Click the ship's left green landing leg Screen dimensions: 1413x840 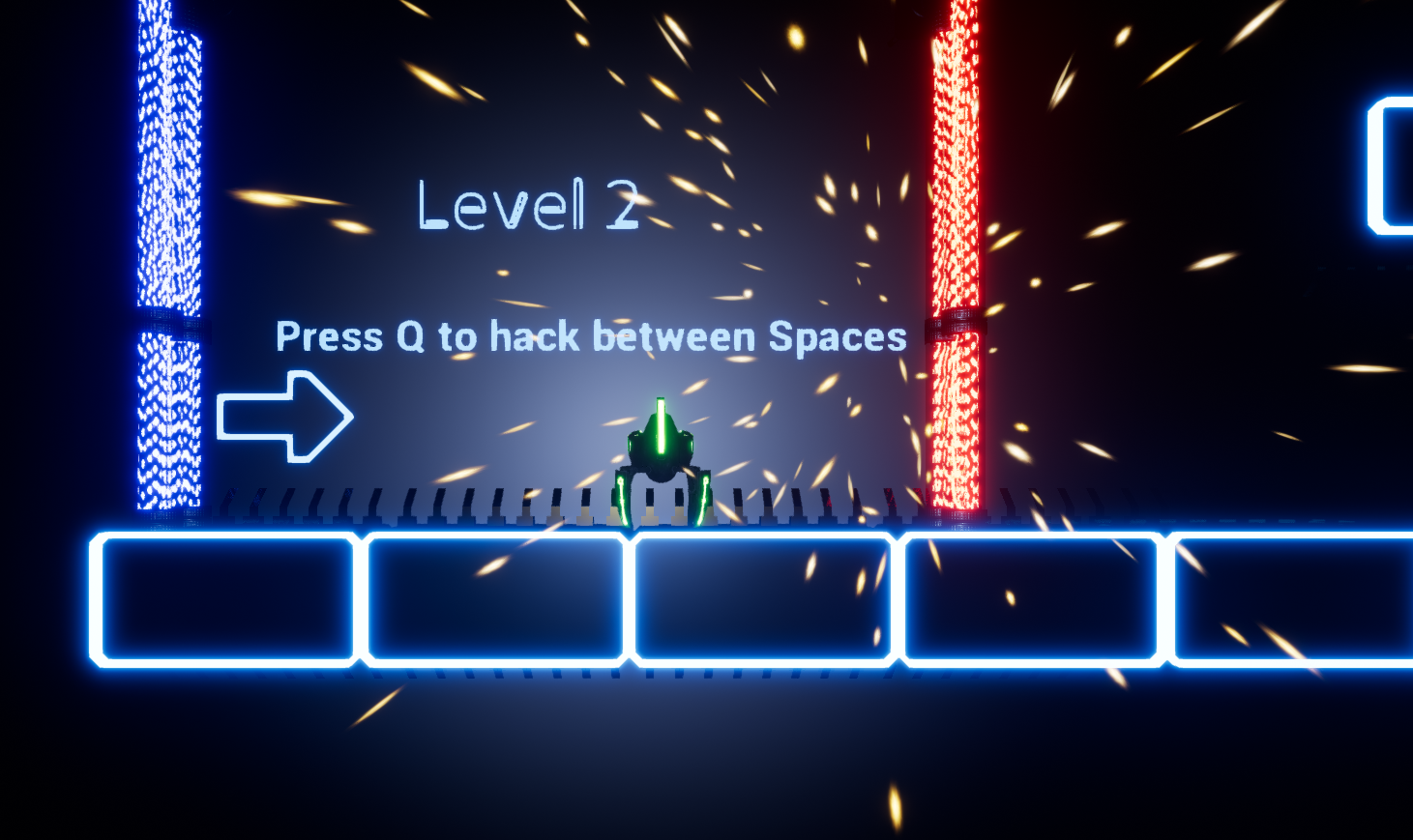624,493
